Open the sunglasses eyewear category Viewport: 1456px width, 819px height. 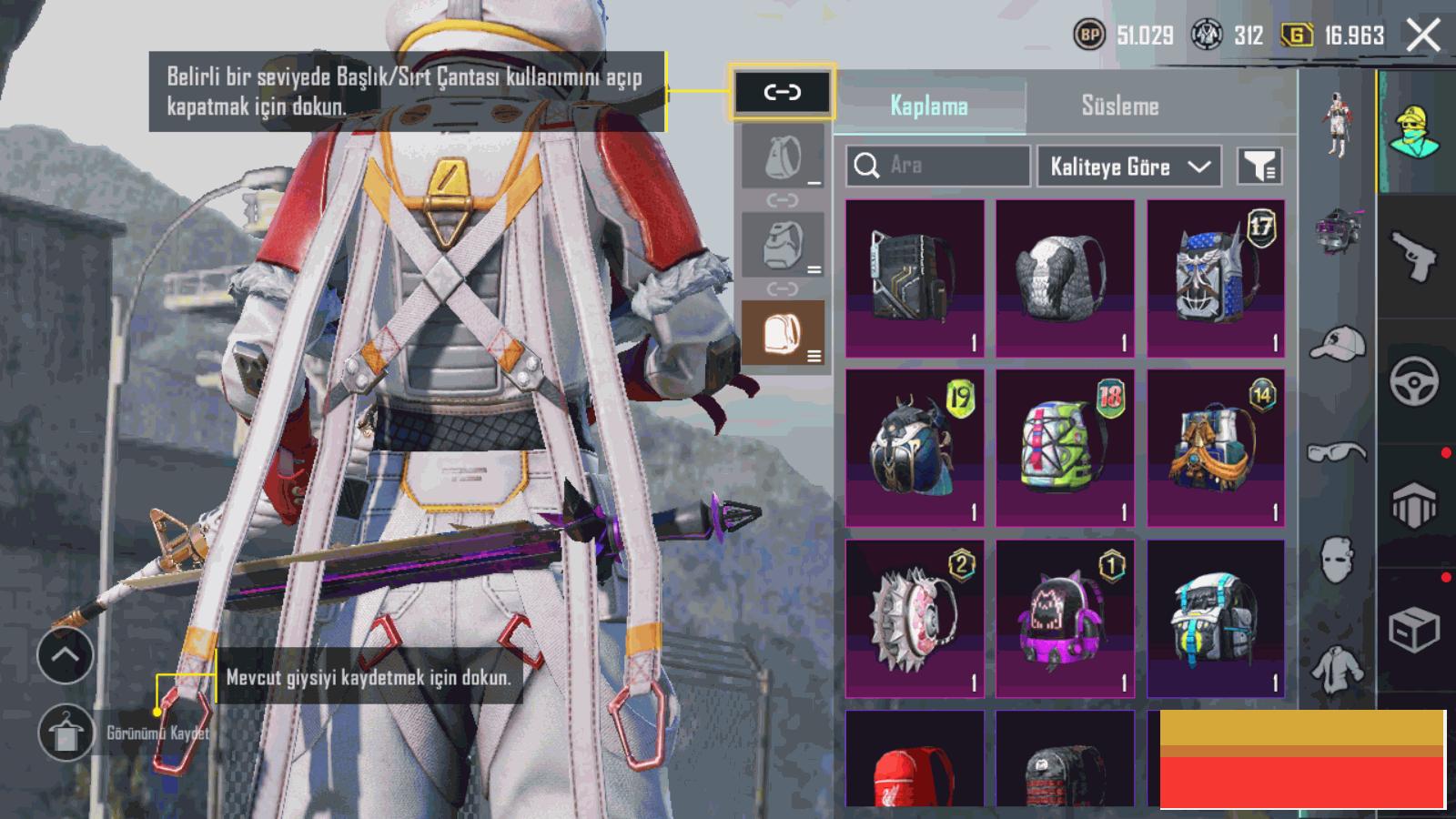[x=1337, y=452]
